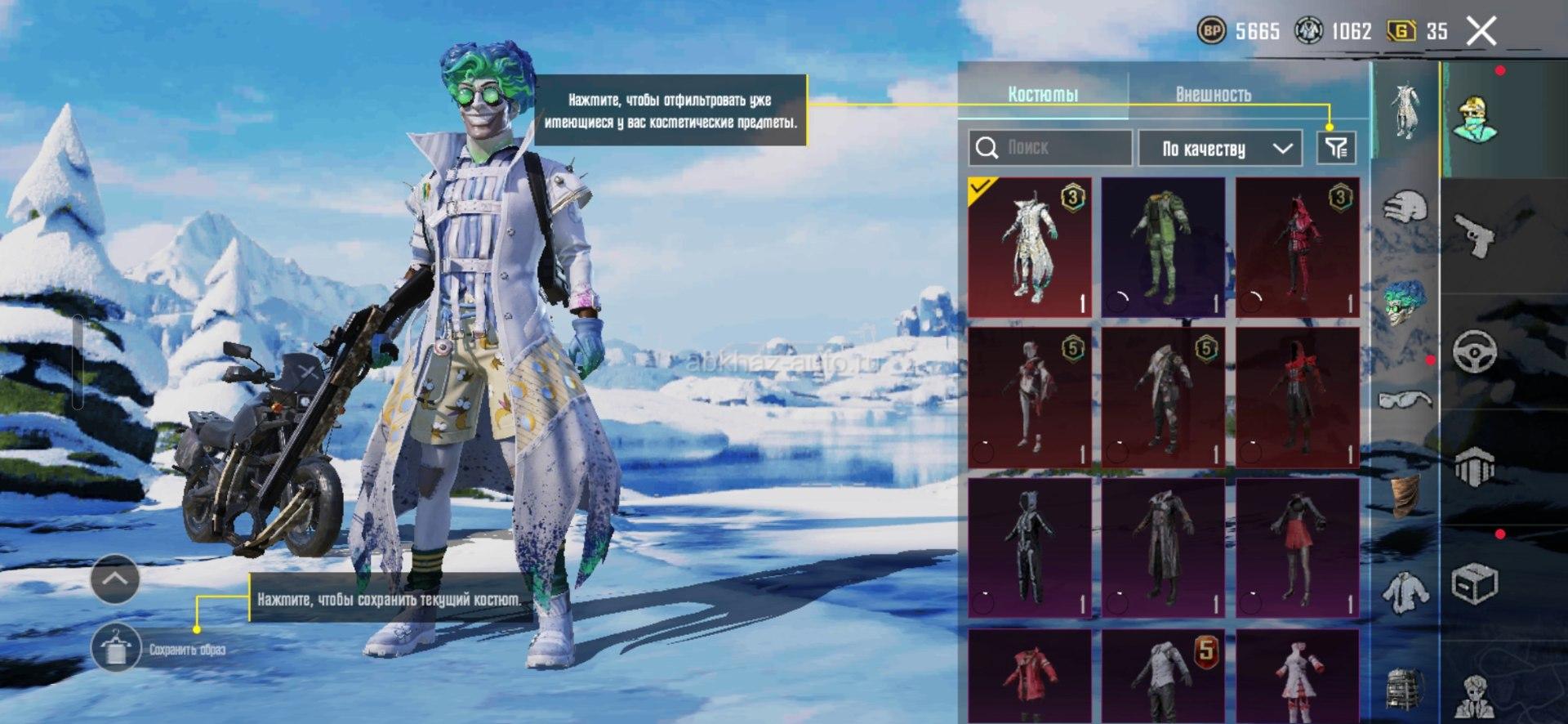This screenshot has width=1568, height=724.
Task: Click the Поиск search field
Action: (1050, 148)
